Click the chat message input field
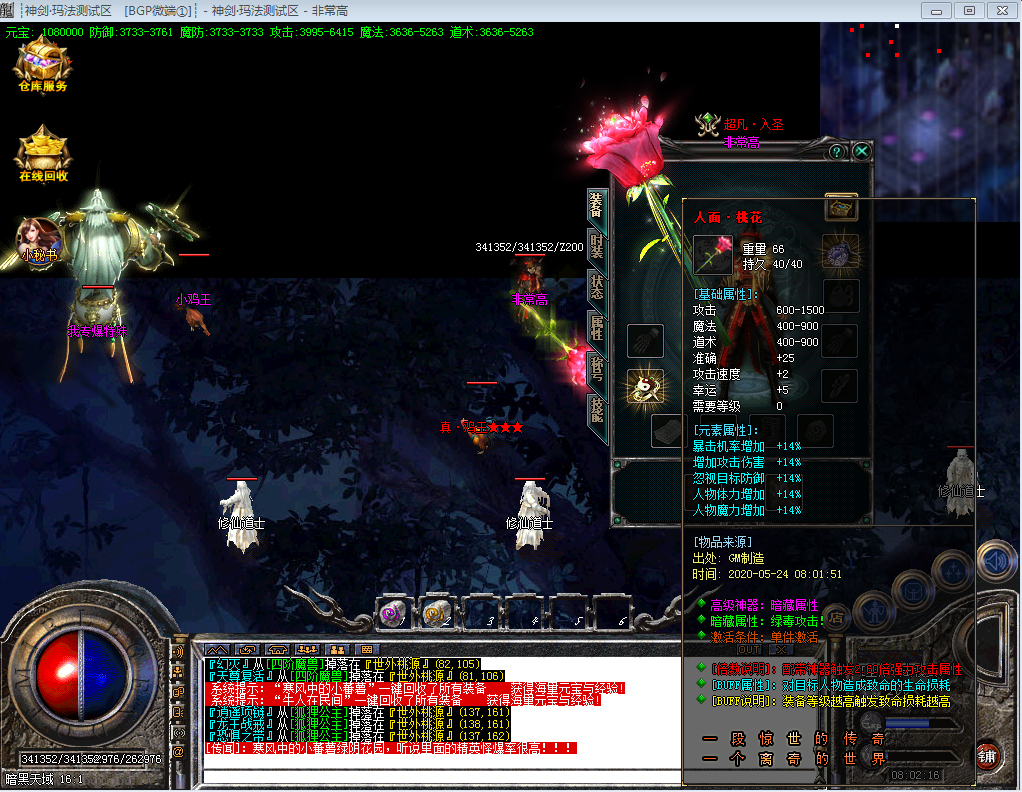Image resolution: width=1022 pixels, height=792 pixels. (440, 775)
